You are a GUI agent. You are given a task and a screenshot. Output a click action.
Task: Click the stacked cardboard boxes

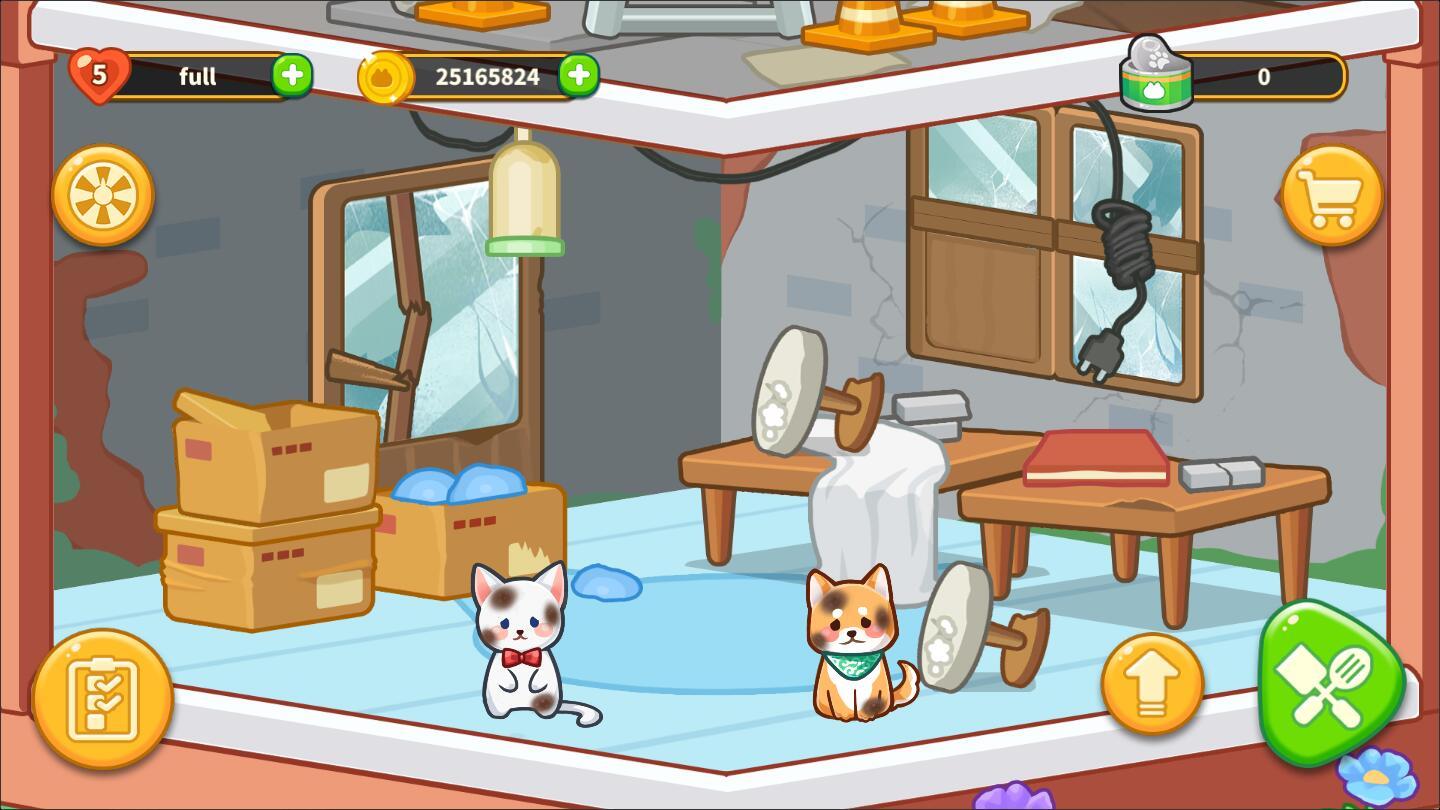pos(270,500)
